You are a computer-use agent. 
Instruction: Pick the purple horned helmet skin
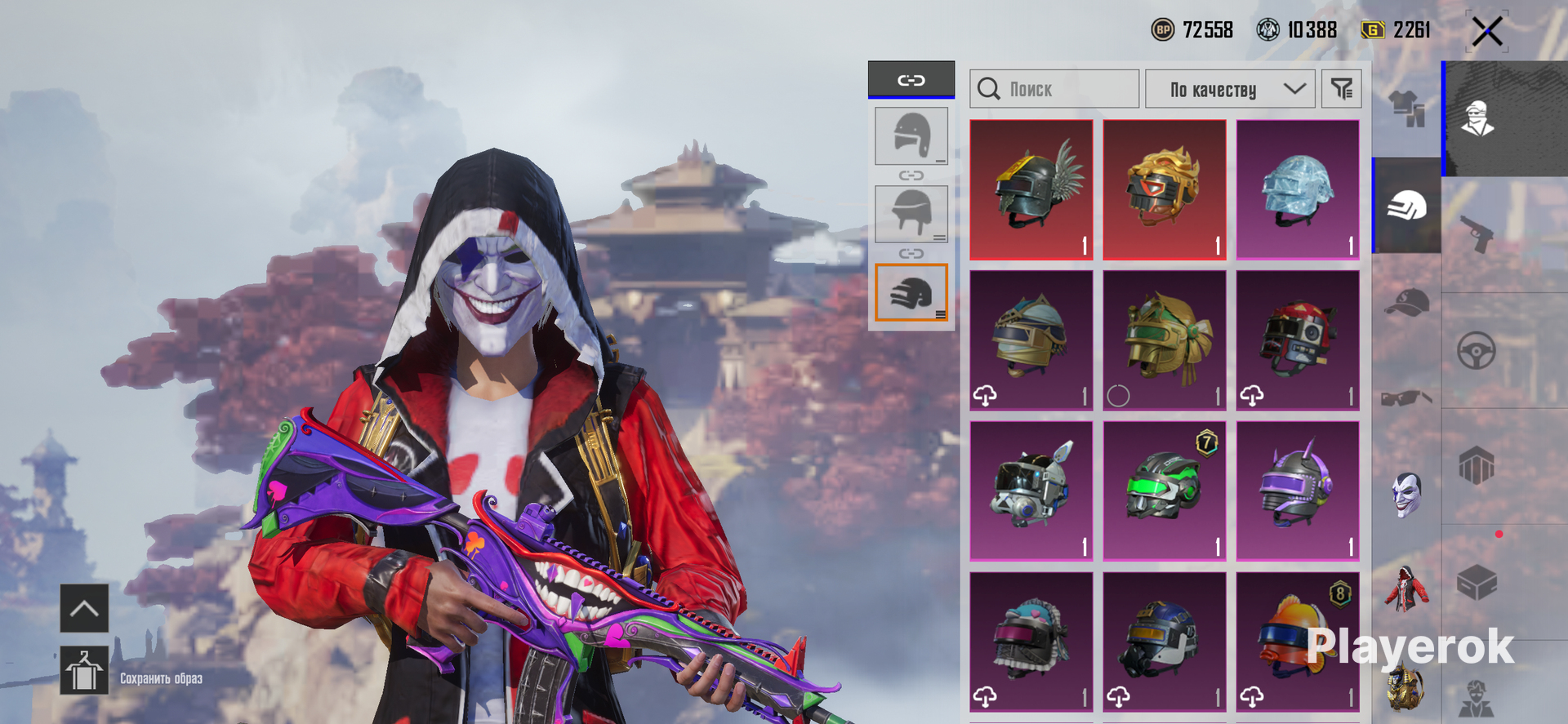(1298, 491)
